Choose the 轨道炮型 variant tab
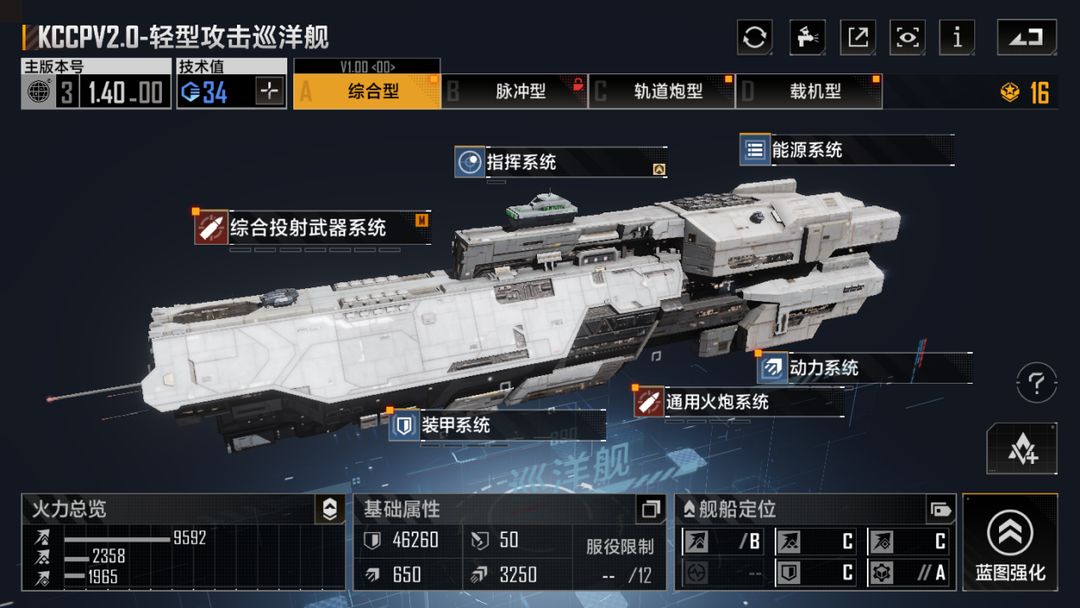1080x608 pixels. [662, 91]
